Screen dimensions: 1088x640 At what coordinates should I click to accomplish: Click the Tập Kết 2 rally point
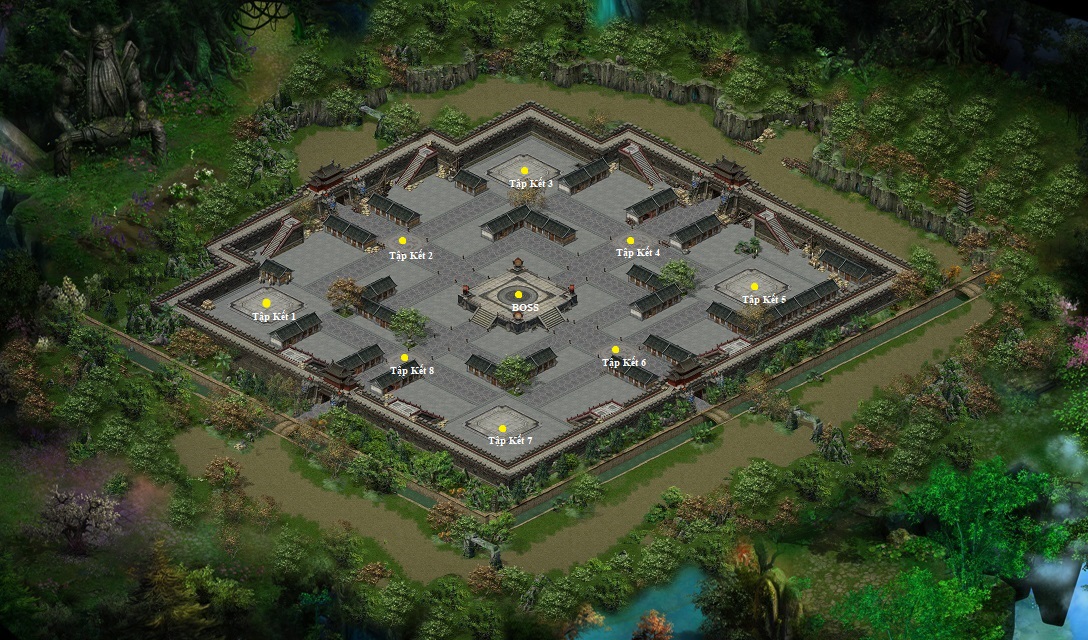click(403, 241)
